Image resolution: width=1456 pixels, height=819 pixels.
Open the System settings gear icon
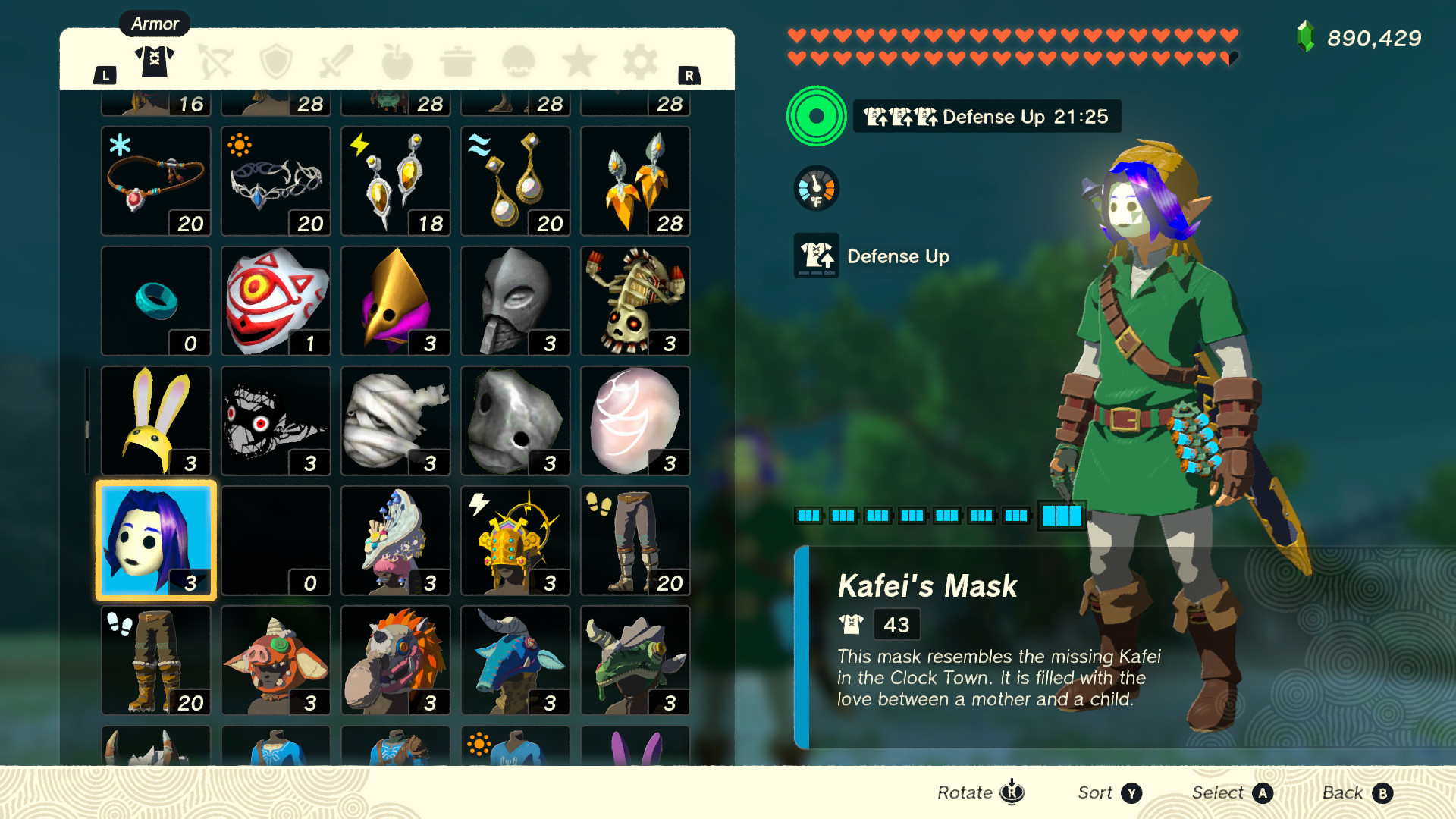[641, 61]
